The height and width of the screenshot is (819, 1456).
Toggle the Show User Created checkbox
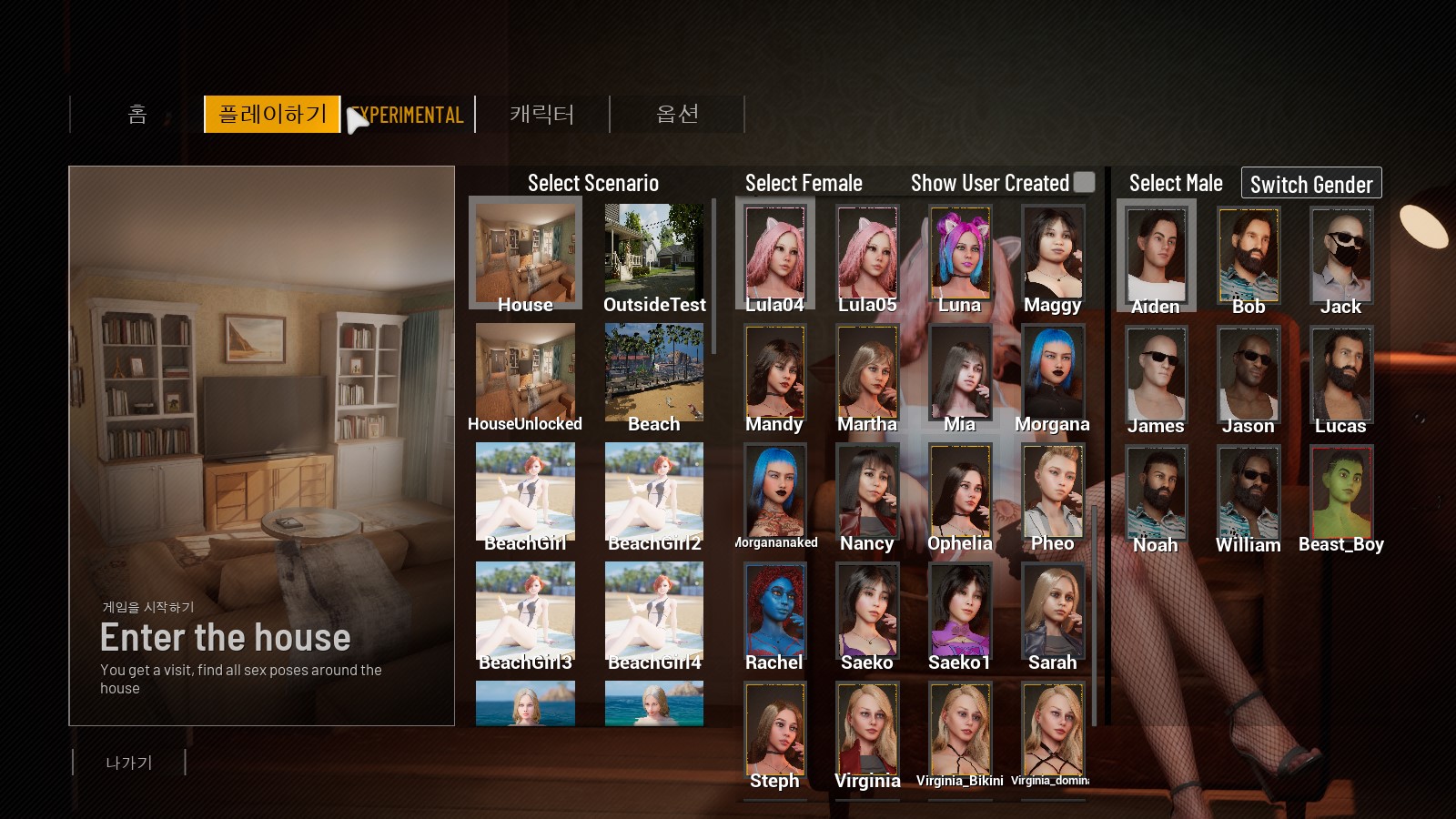(1084, 182)
